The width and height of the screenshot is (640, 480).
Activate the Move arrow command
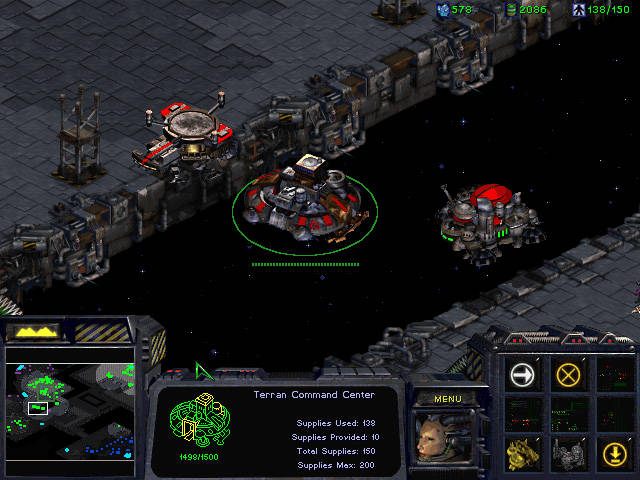(523, 375)
